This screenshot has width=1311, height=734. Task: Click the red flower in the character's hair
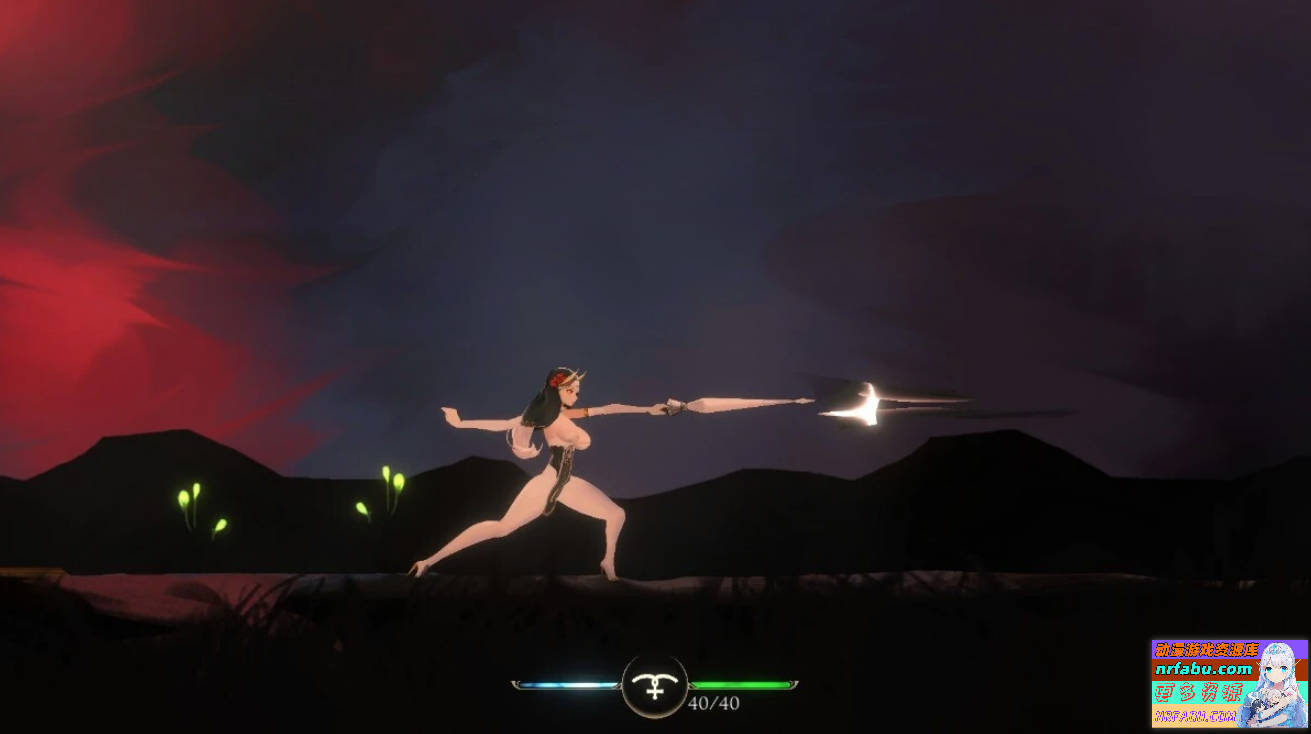(x=557, y=378)
